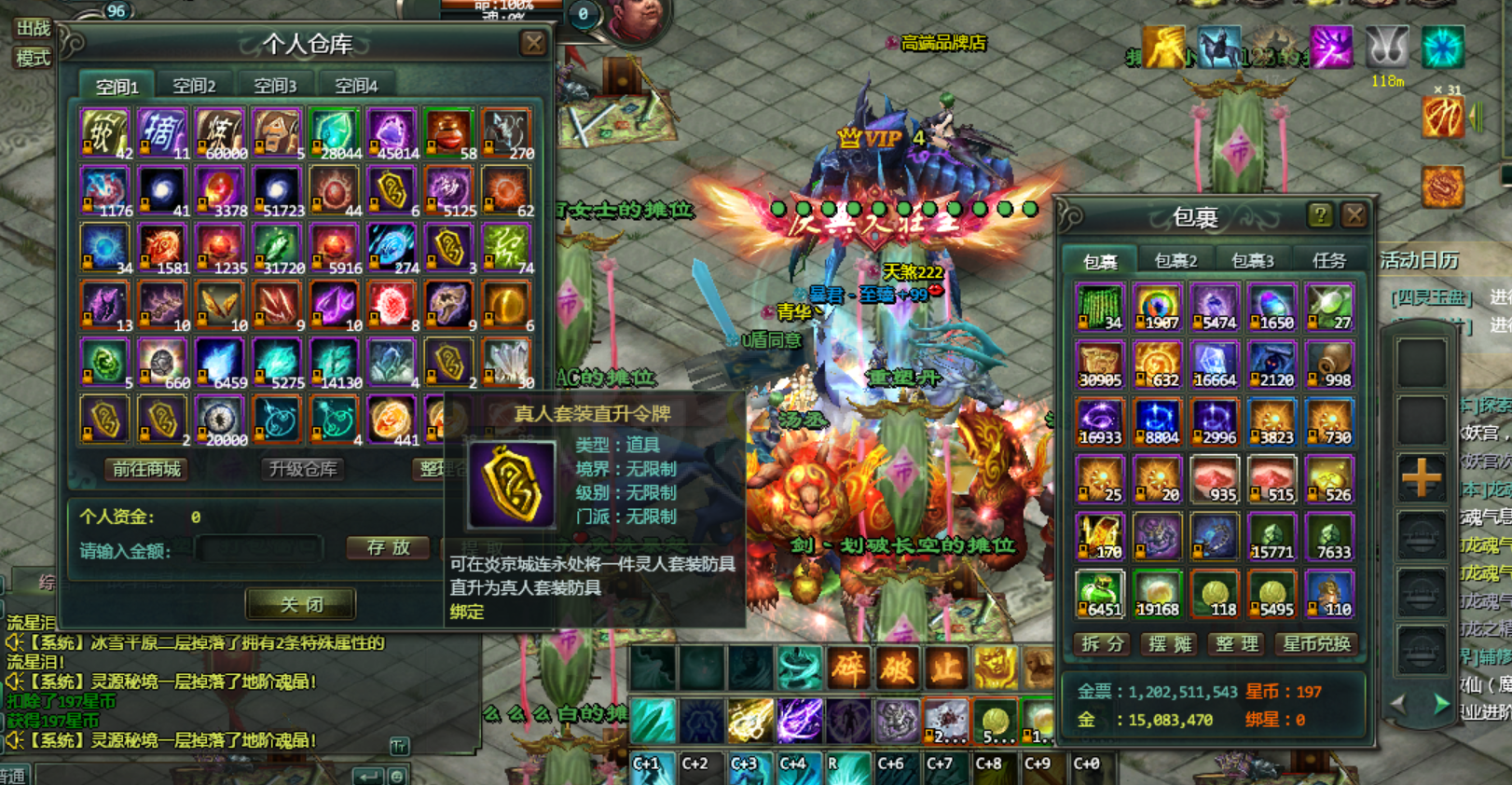Pick the bag item with count 30905

pos(1100,364)
